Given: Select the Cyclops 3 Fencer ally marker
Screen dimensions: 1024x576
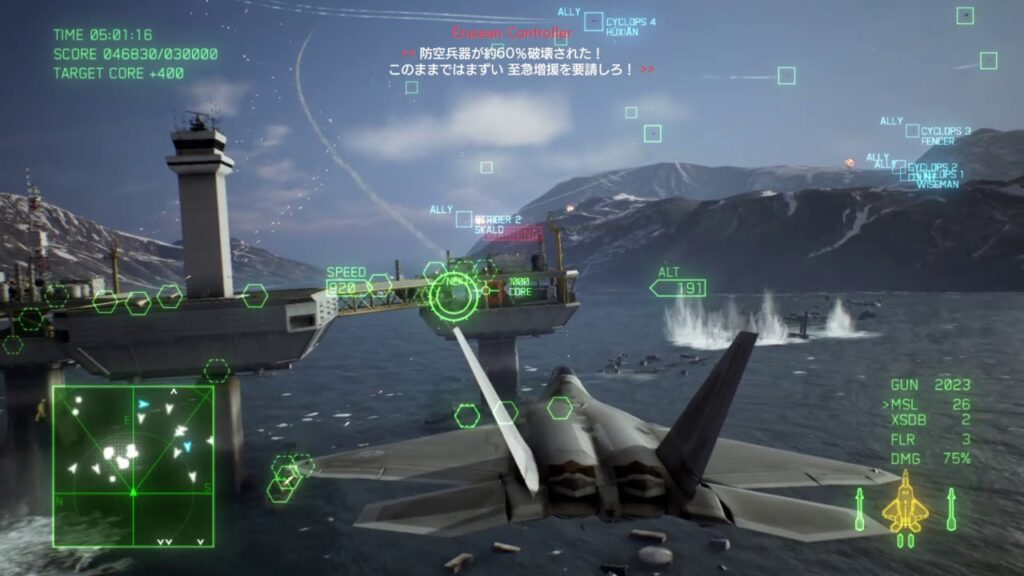Looking at the screenshot, I should [912, 131].
